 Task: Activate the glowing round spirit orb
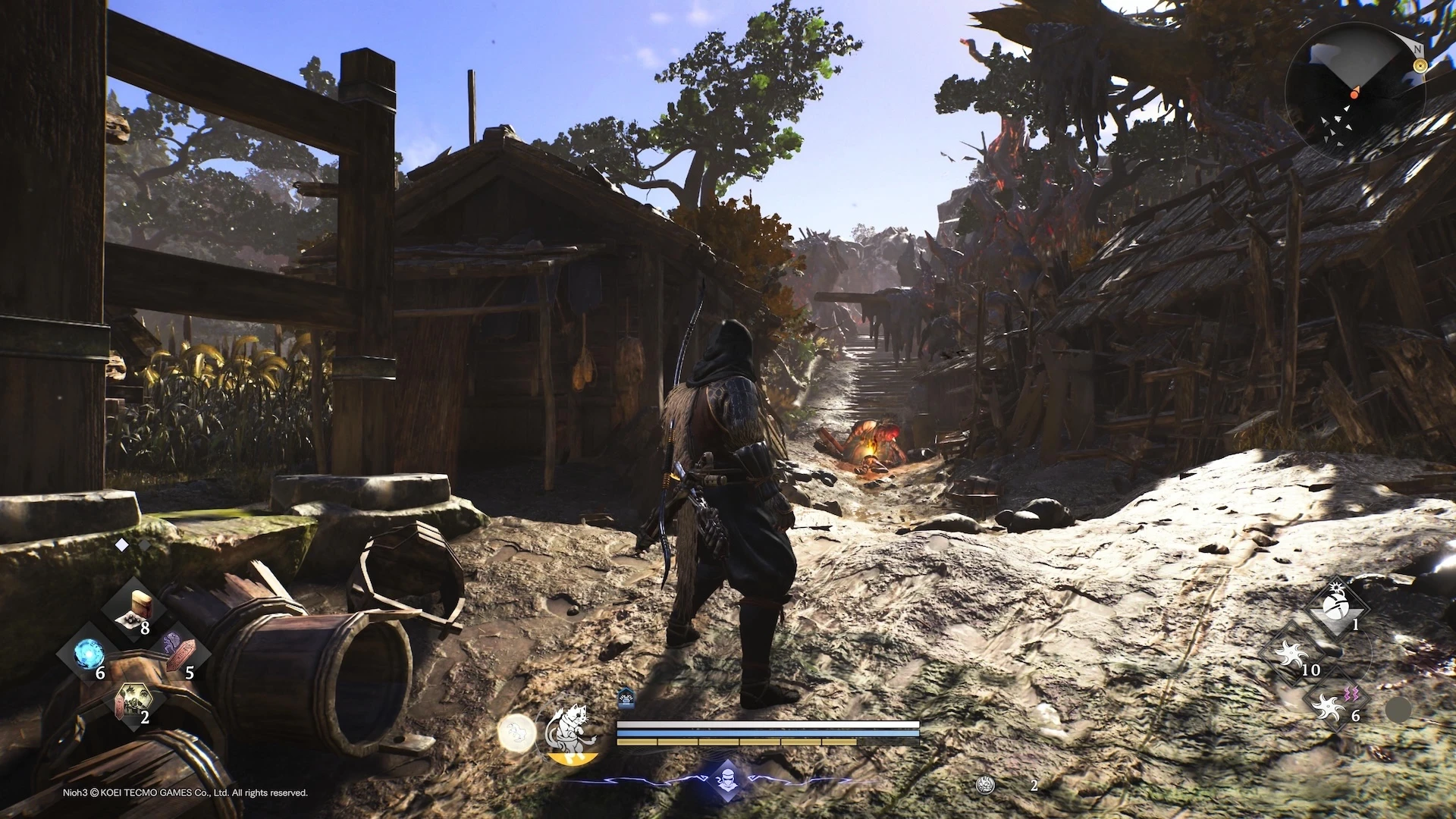click(516, 733)
